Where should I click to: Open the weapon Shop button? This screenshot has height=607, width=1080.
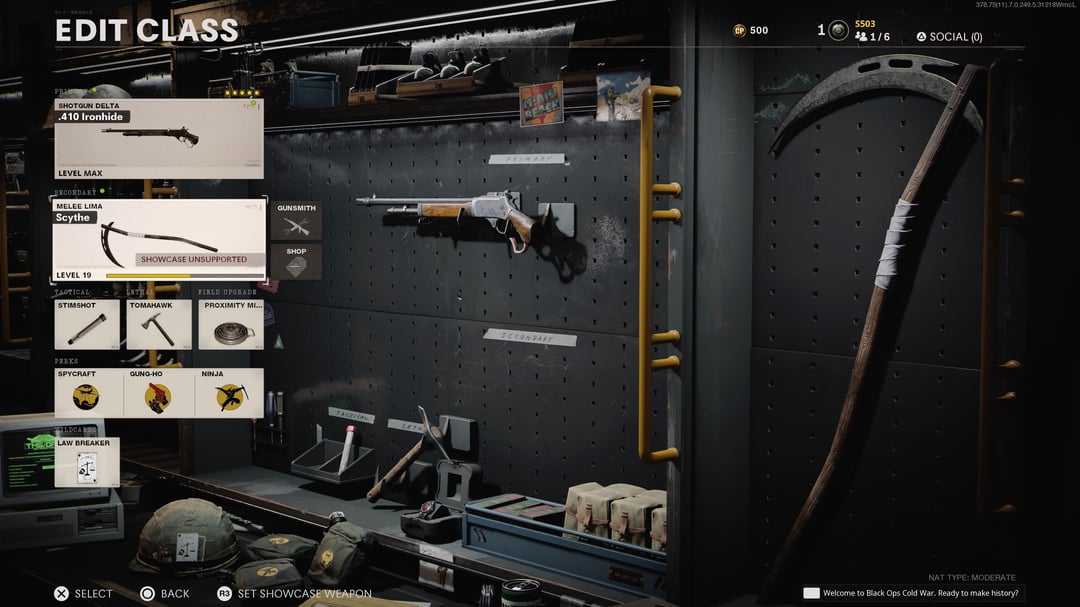296,262
